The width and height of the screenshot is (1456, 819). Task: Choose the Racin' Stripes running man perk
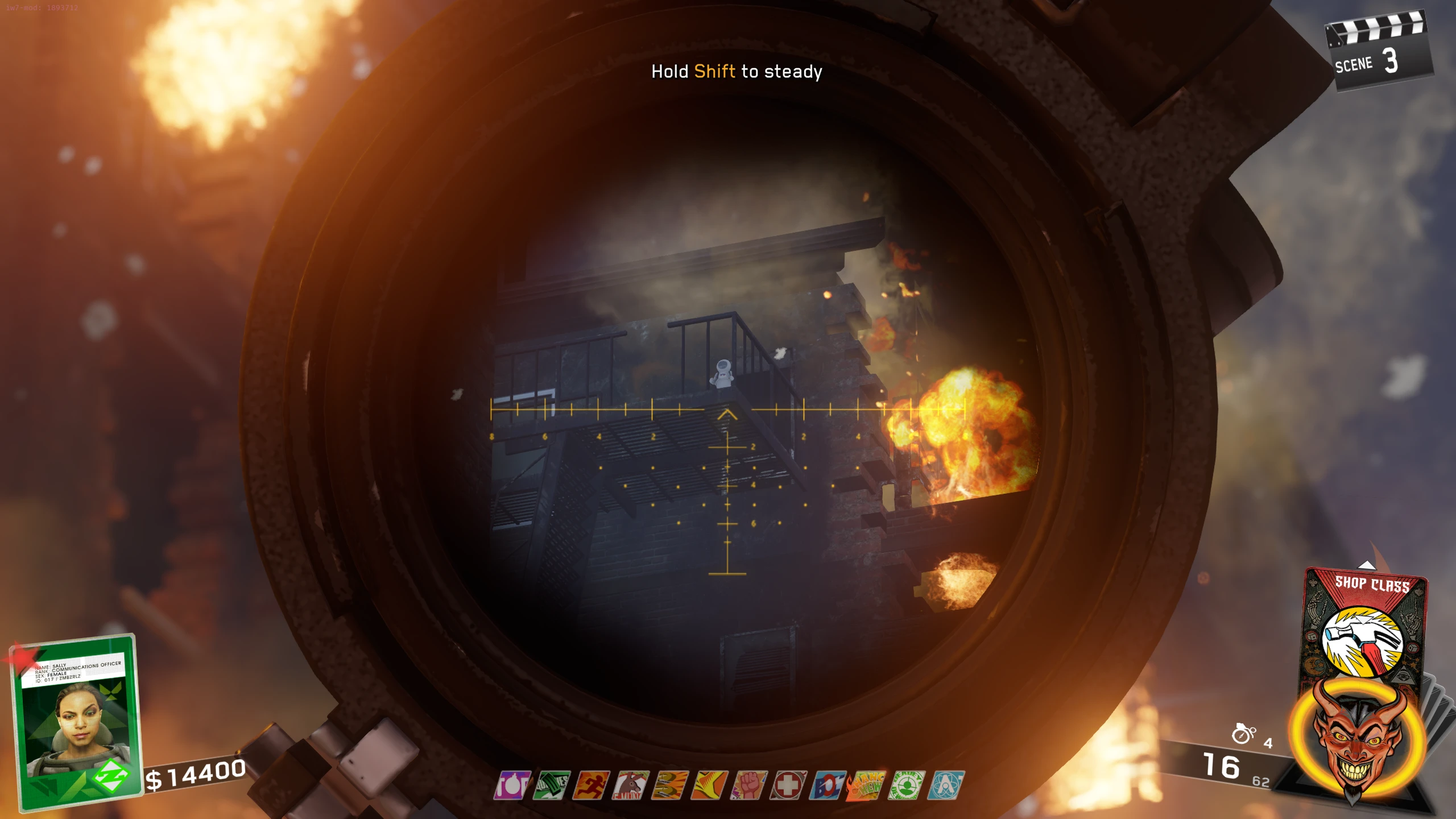tap(591, 785)
